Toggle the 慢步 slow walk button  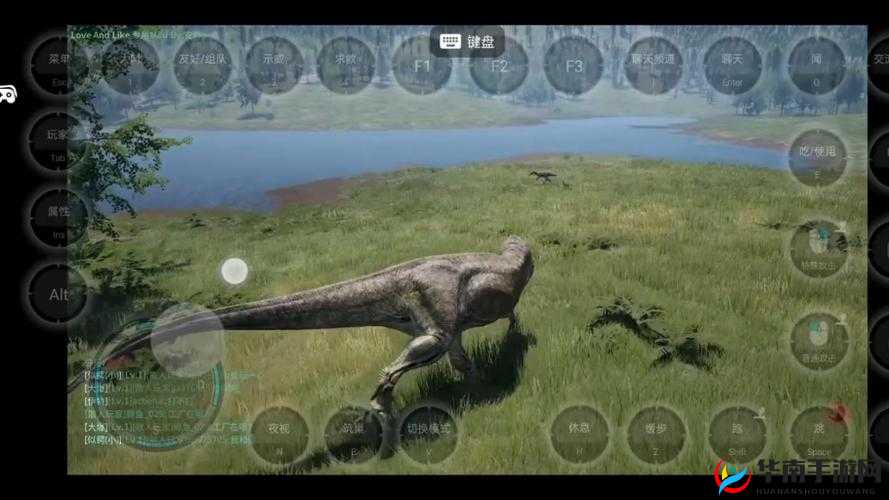[656, 433]
